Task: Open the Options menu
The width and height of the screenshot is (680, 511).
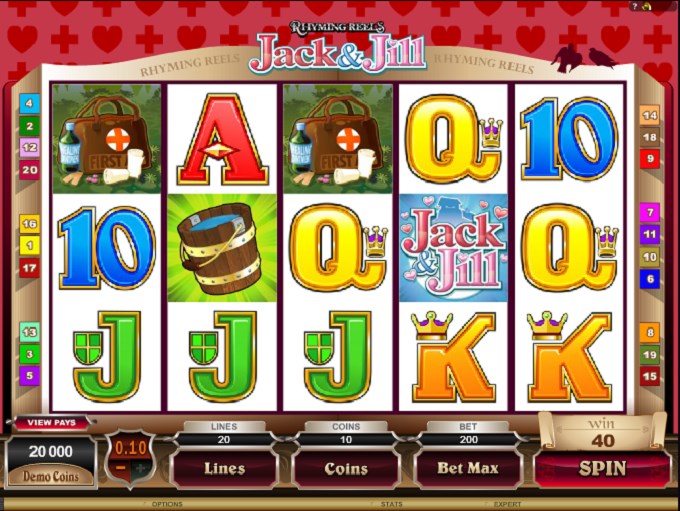Action: click(x=167, y=504)
